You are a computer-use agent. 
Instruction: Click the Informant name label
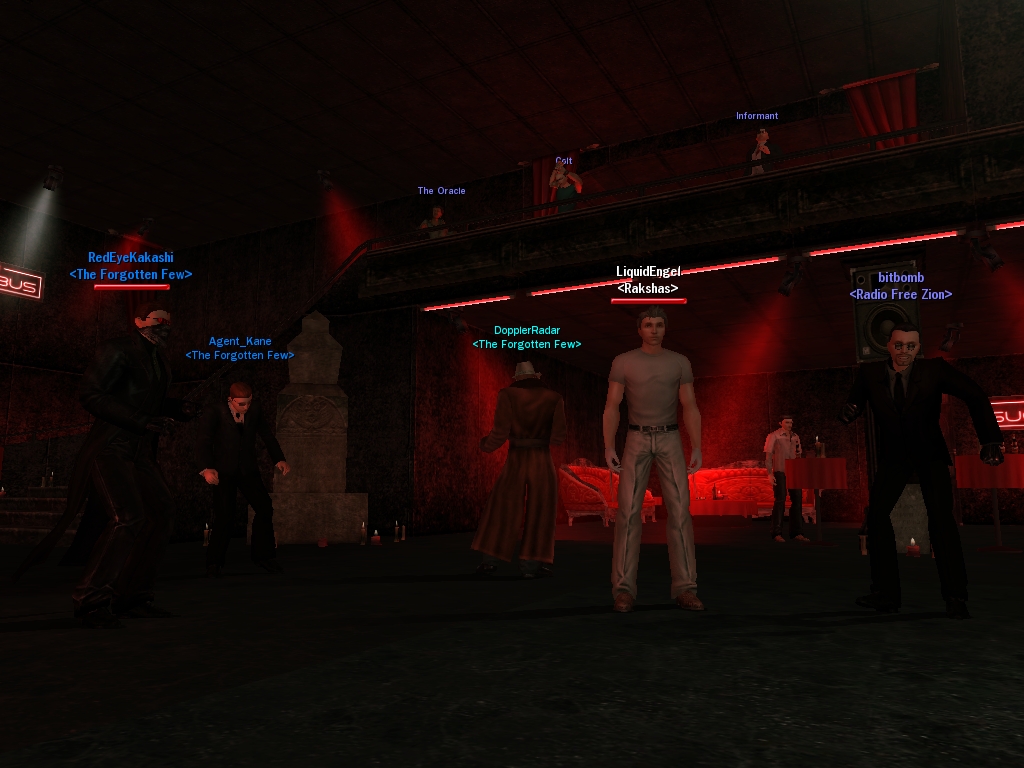(756, 116)
